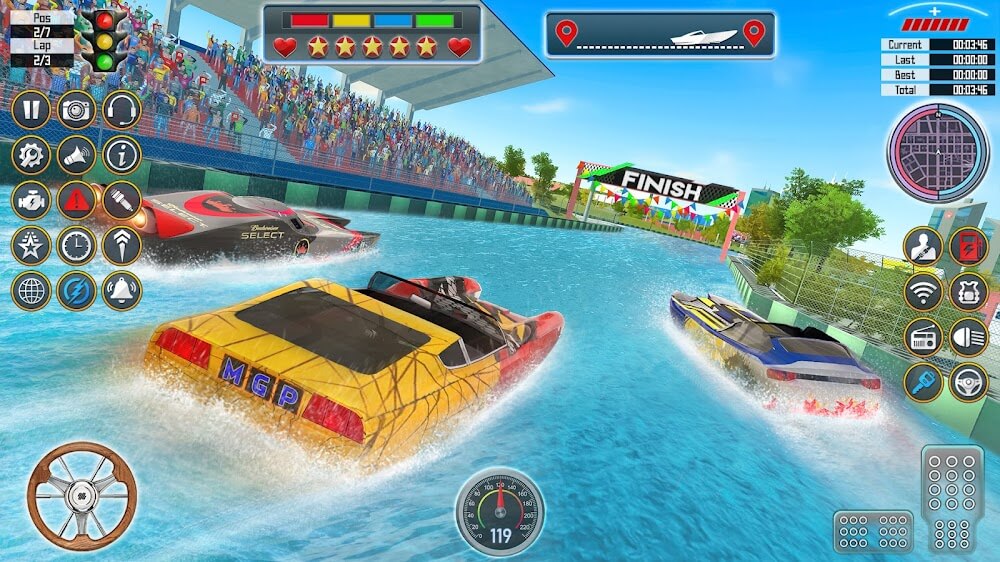Open the globe icon
Screen dimensions: 1000x562
pos(31,290)
